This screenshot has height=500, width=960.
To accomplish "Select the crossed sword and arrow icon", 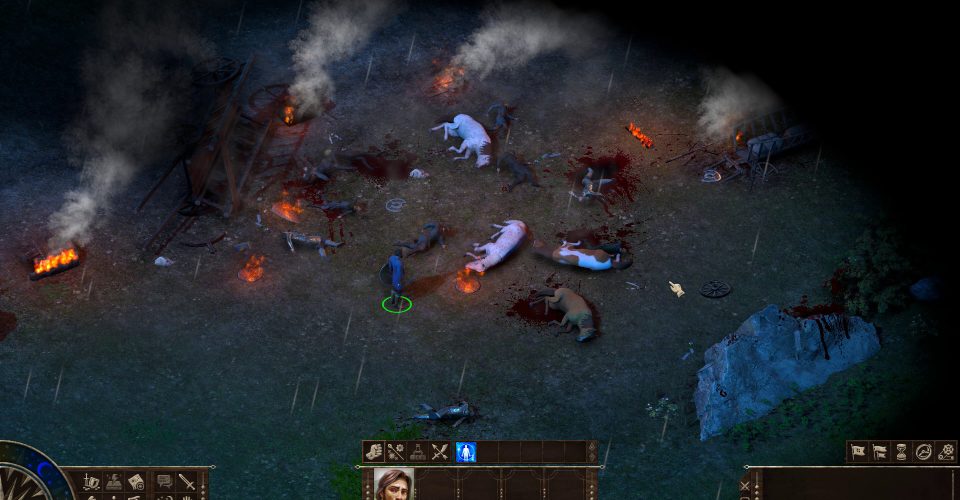I will (440, 452).
